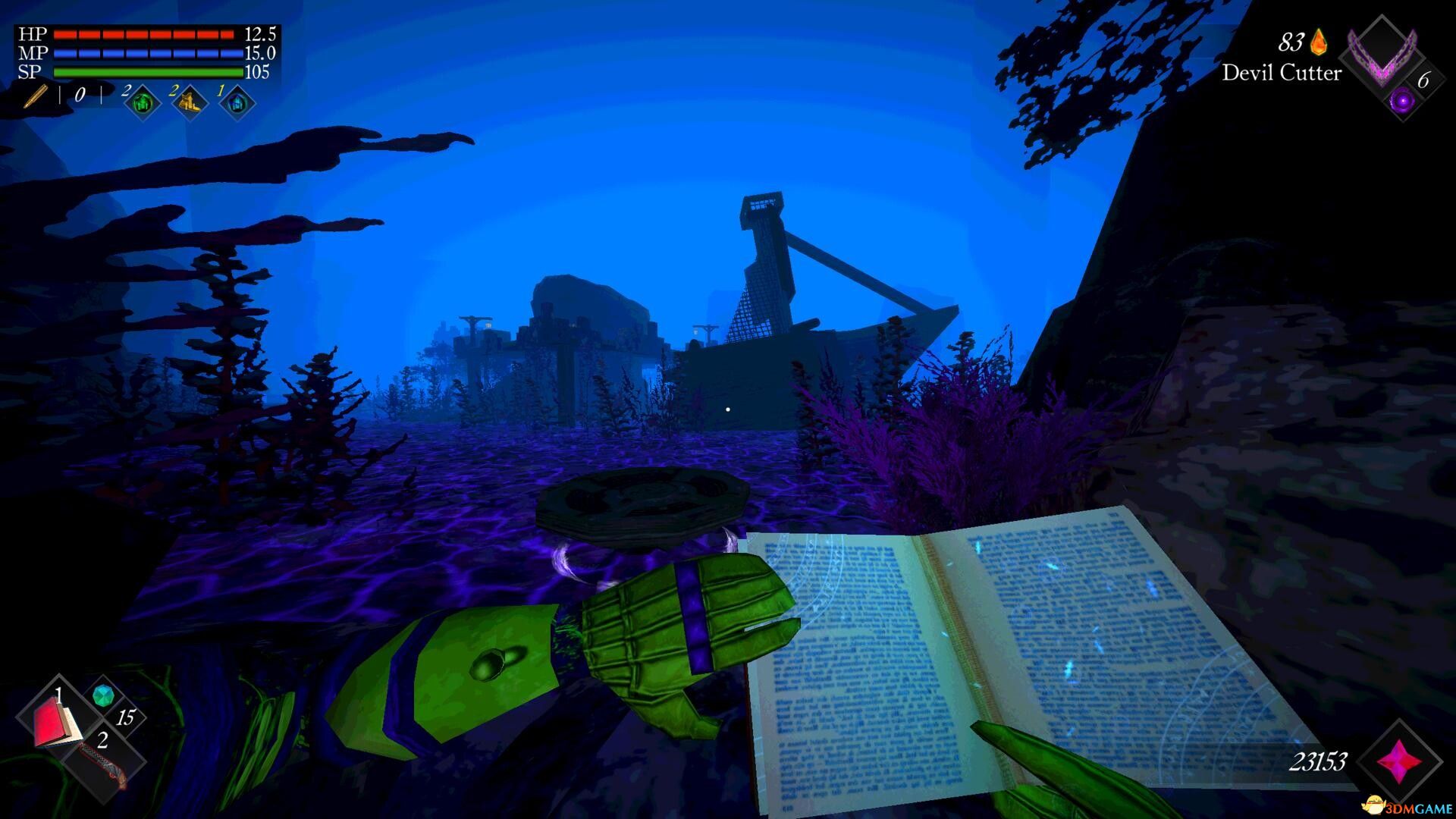Toggle the golden boots speed buff

190,101
